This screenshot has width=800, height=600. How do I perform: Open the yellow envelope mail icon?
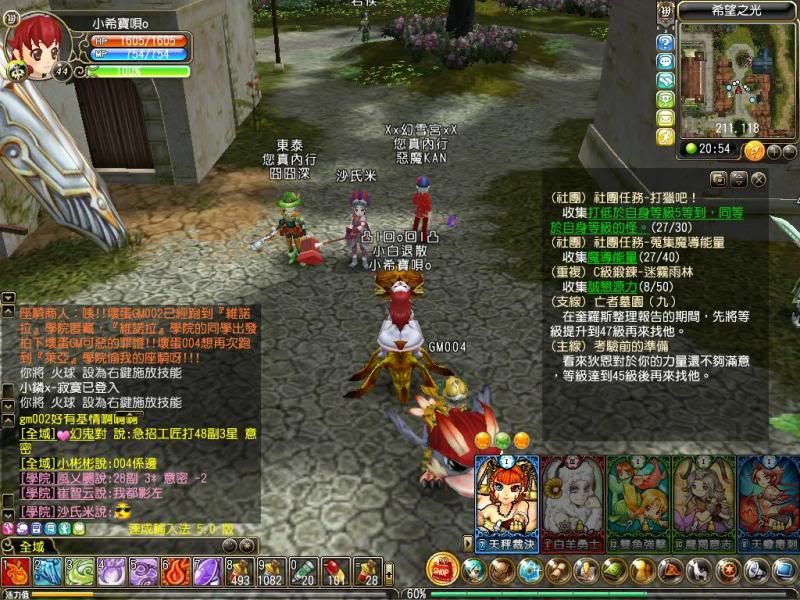(666, 117)
